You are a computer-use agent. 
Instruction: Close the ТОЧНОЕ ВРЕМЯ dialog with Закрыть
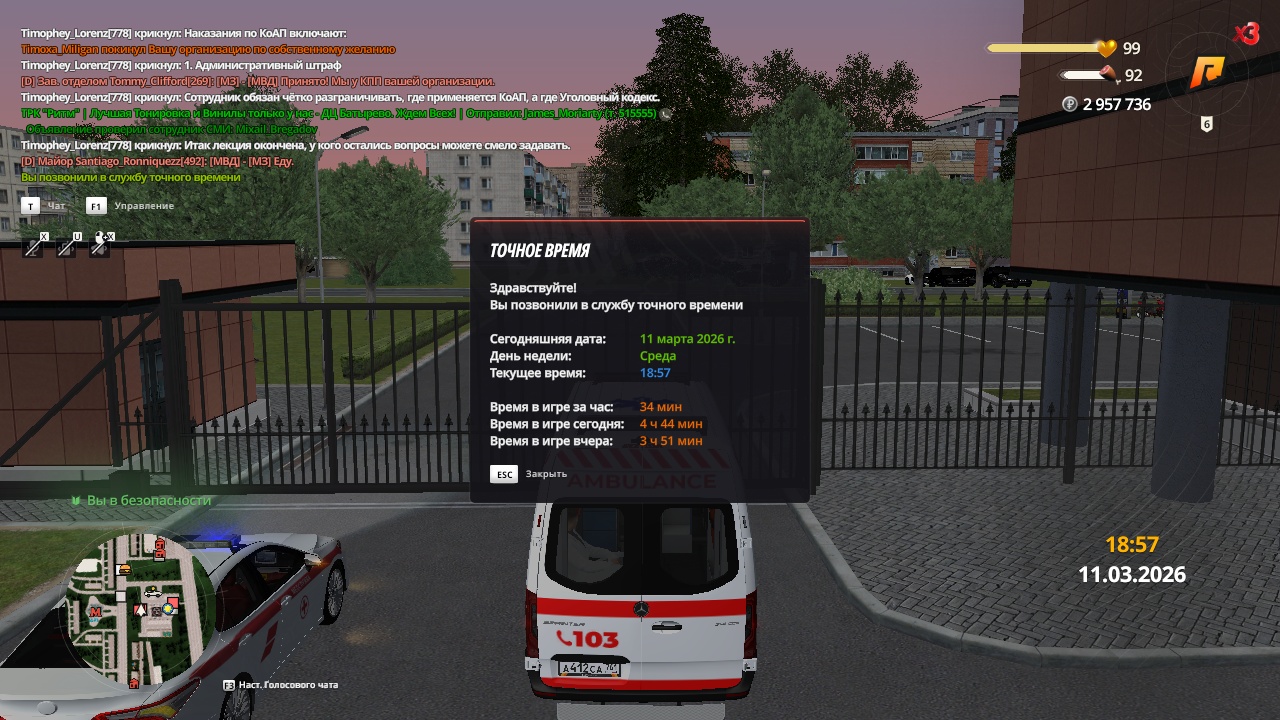point(529,474)
